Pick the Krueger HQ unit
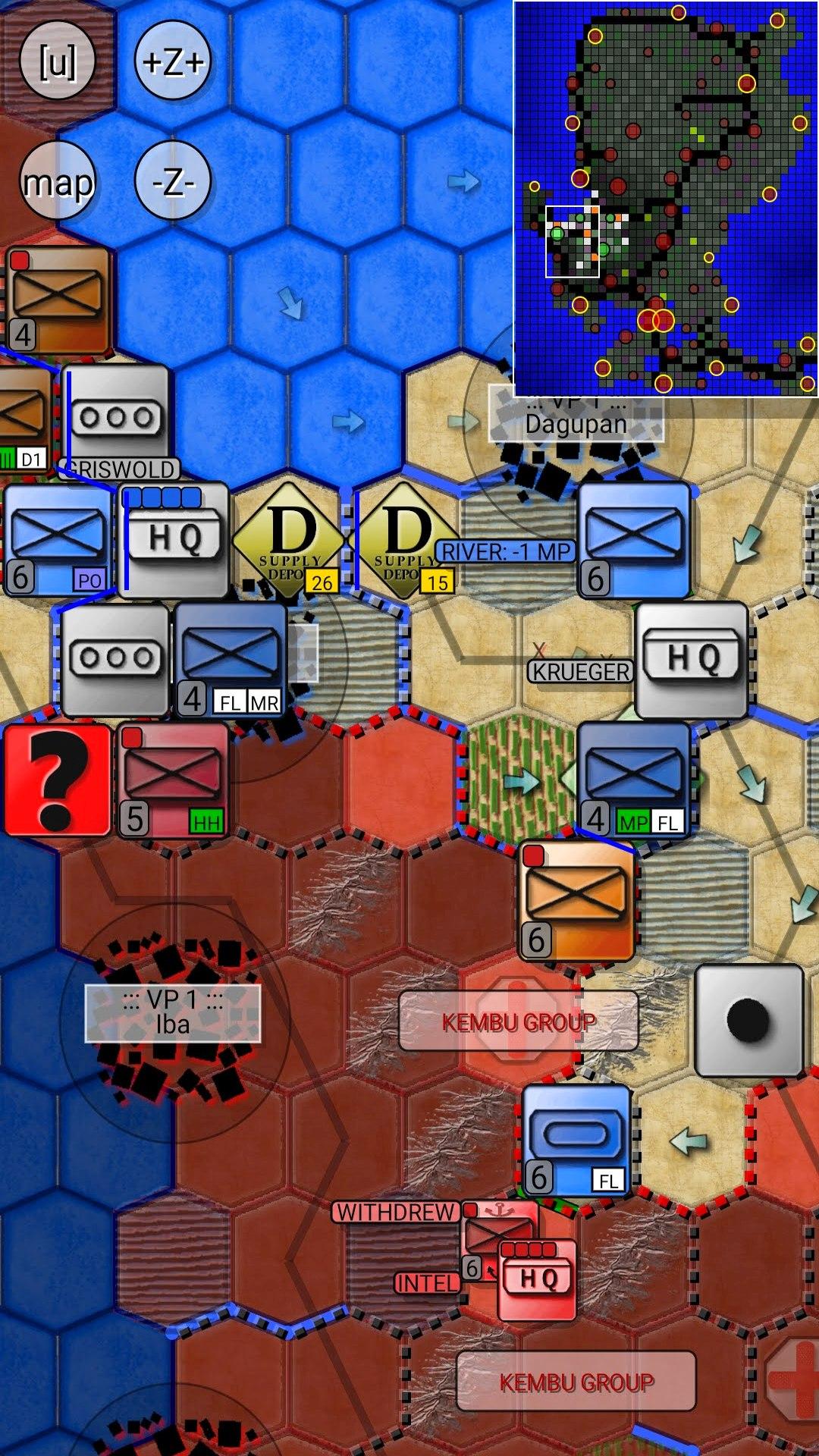Screen dimensions: 819x1456 point(692,660)
